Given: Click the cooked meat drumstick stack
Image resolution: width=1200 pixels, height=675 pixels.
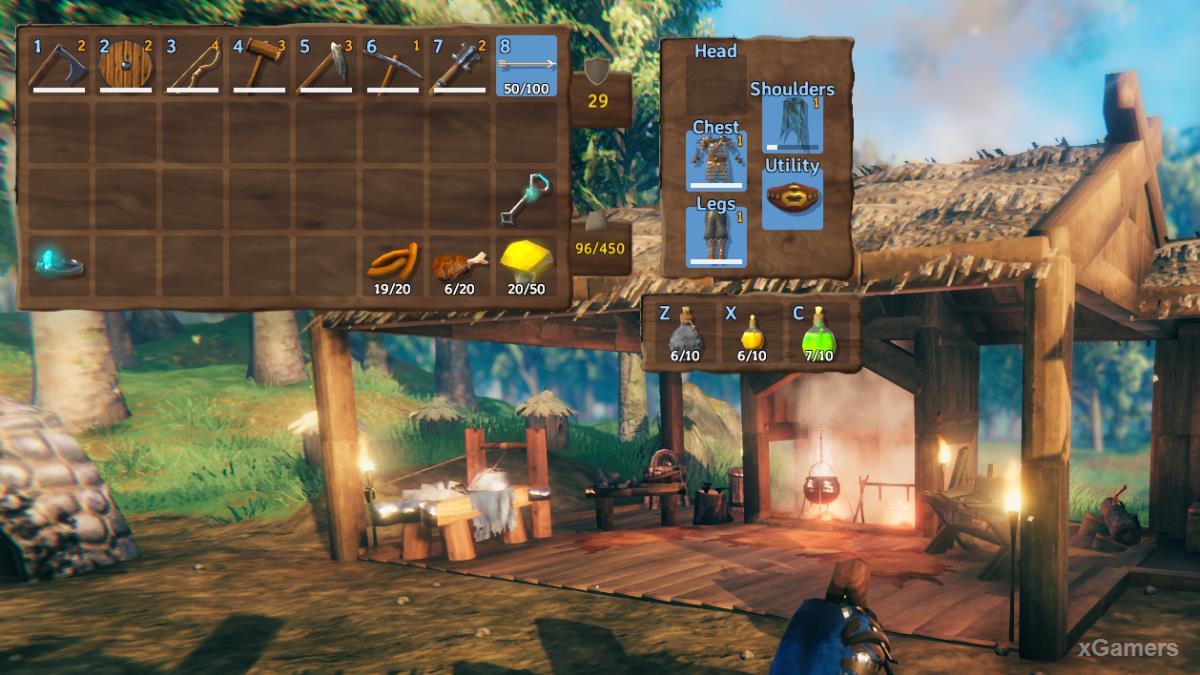Looking at the screenshot, I should coord(460,264).
